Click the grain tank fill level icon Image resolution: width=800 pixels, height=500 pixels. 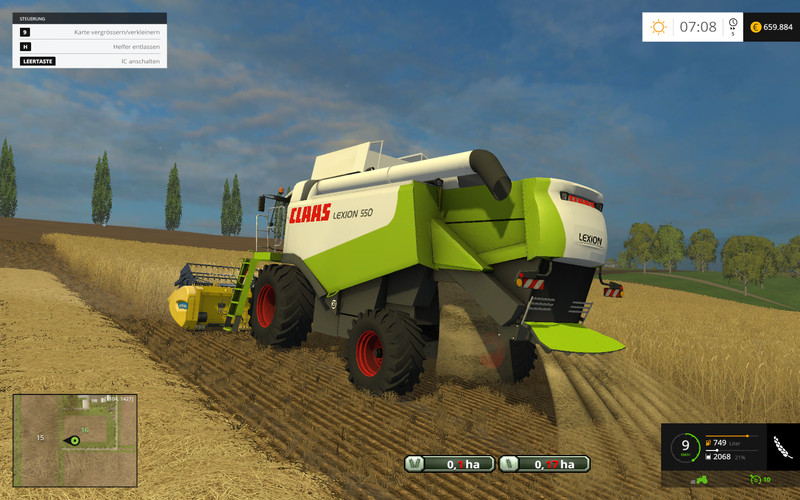point(710,456)
